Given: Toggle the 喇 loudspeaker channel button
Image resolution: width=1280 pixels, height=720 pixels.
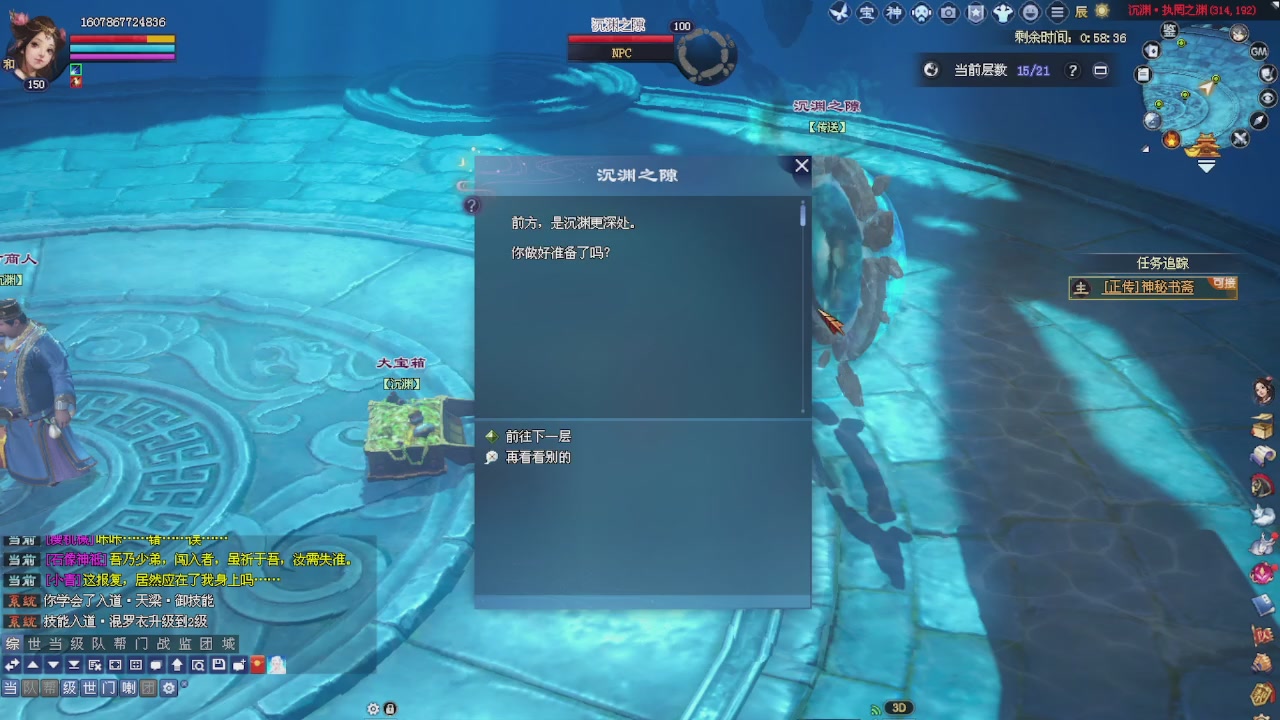Looking at the screenshot, I should pyautogui.click(x=128, y=687).
